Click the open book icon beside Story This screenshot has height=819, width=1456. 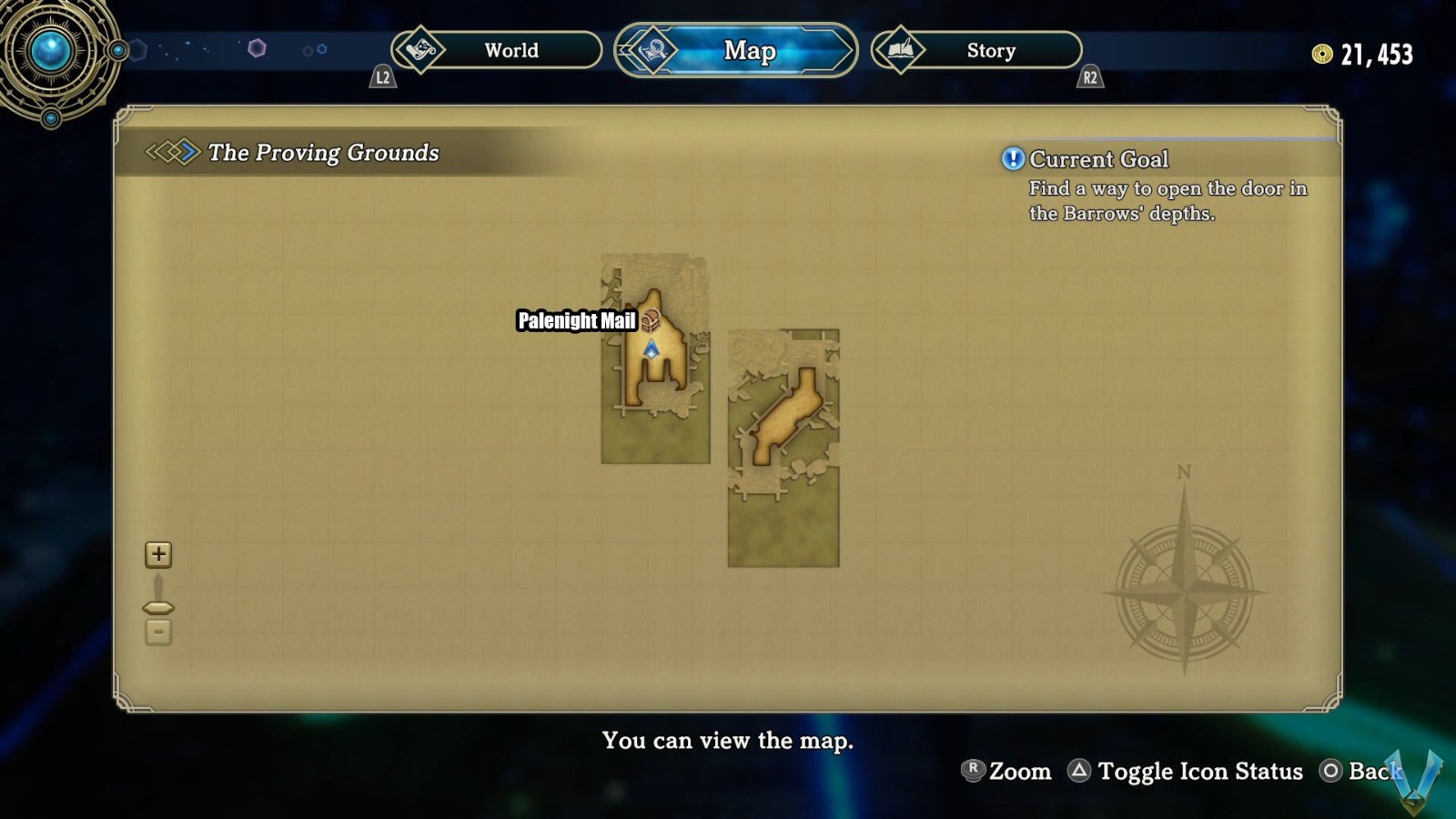(899, 50)
